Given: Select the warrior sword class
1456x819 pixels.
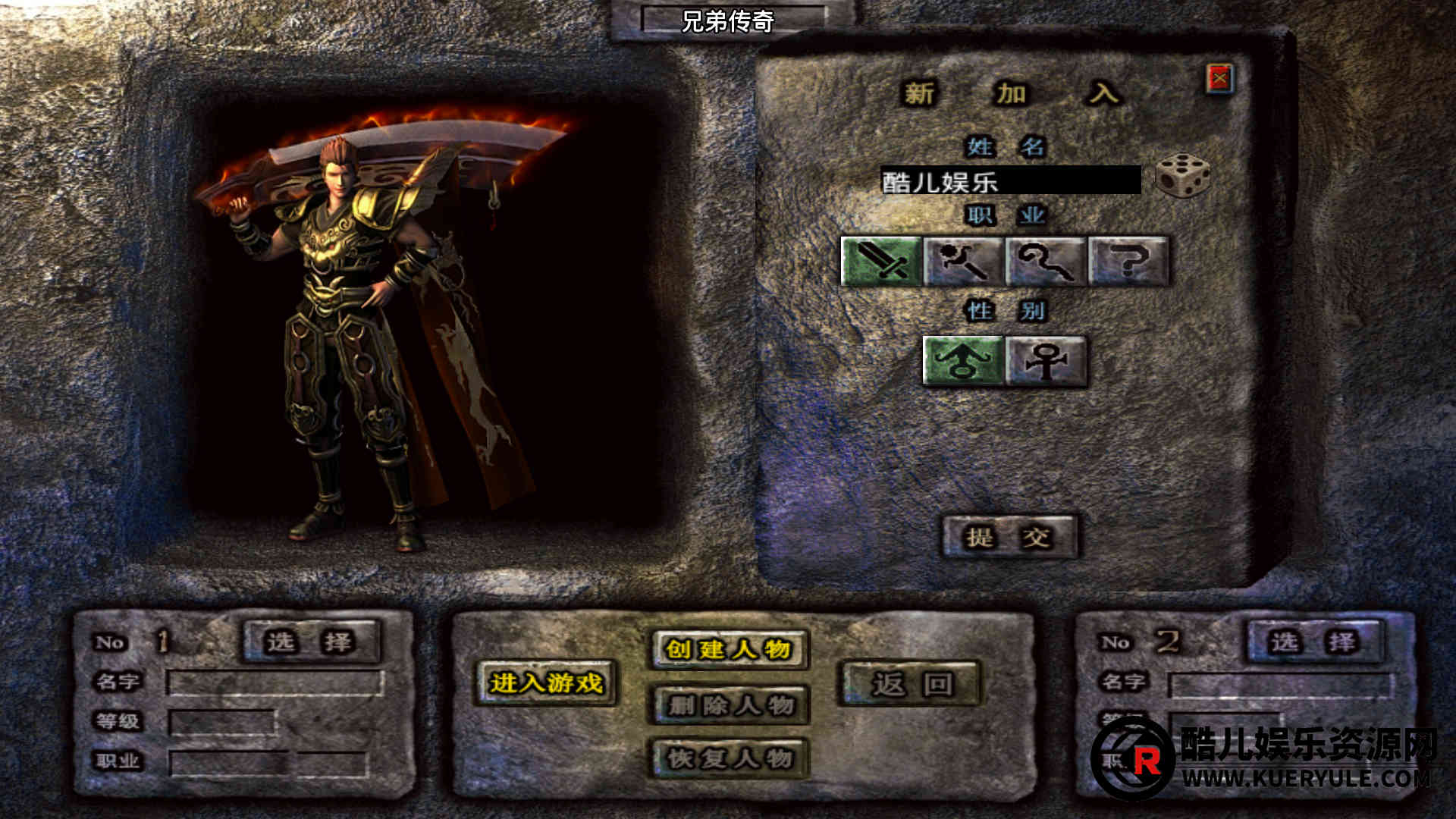Looking at the screenshot, I should click(881, 261).
